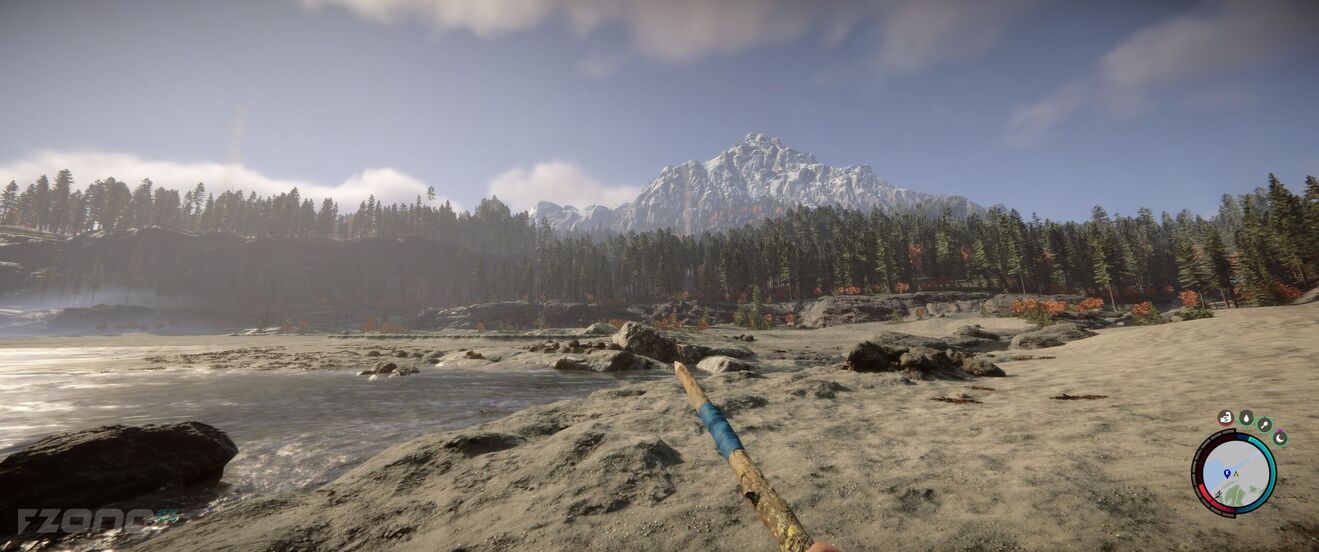1319x552 pixels.
Task: Click the water droplet hydration icon
Action: pos(1245,418)
